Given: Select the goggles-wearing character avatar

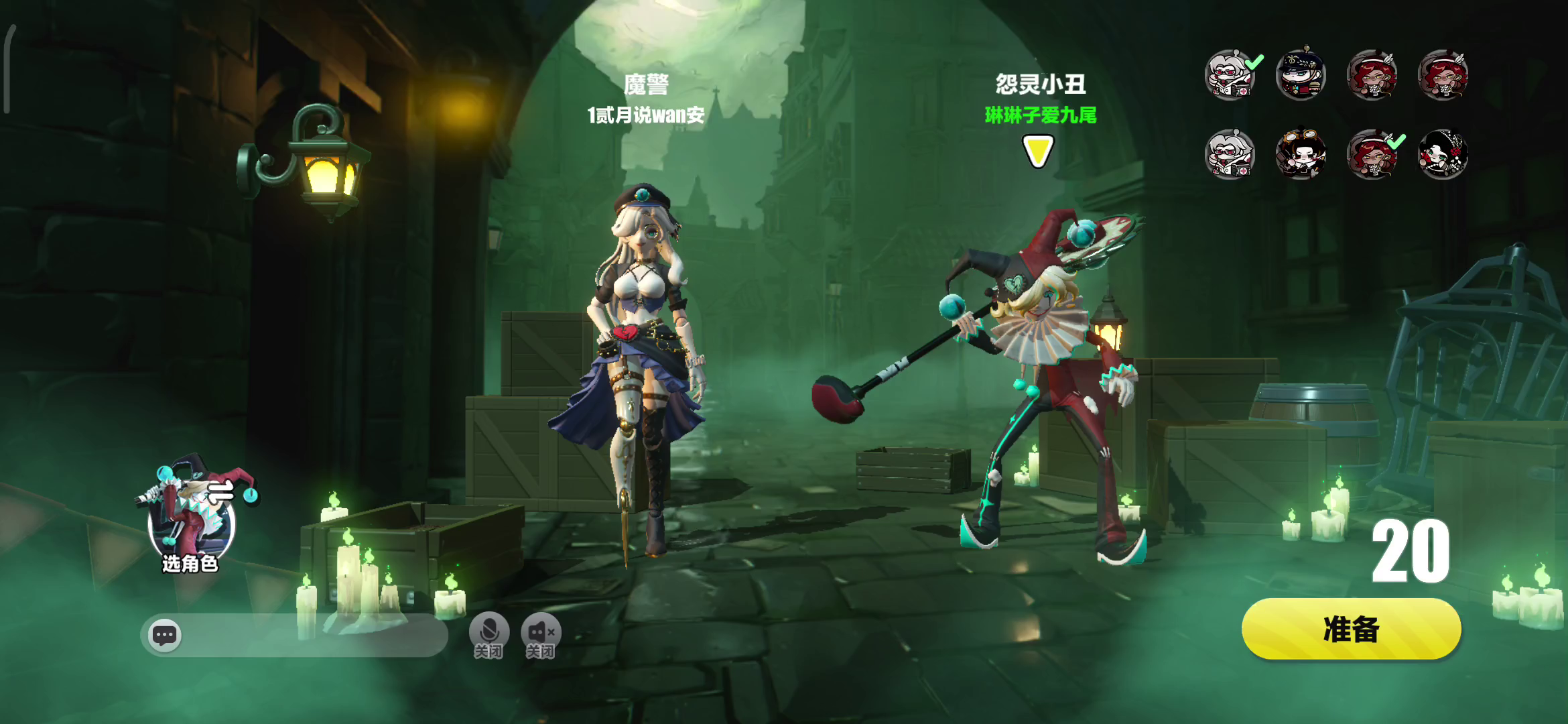Looking at the screenshot, I should (1301, 154).
